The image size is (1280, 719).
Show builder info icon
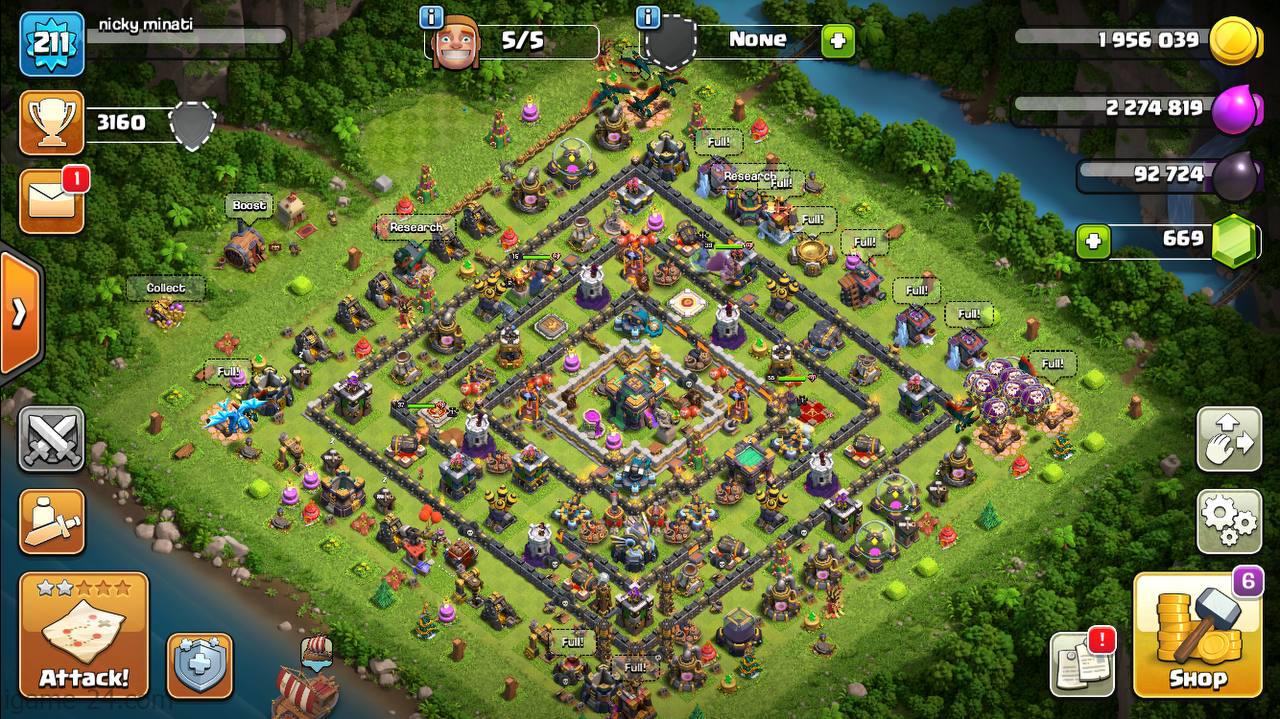point(432,17)
